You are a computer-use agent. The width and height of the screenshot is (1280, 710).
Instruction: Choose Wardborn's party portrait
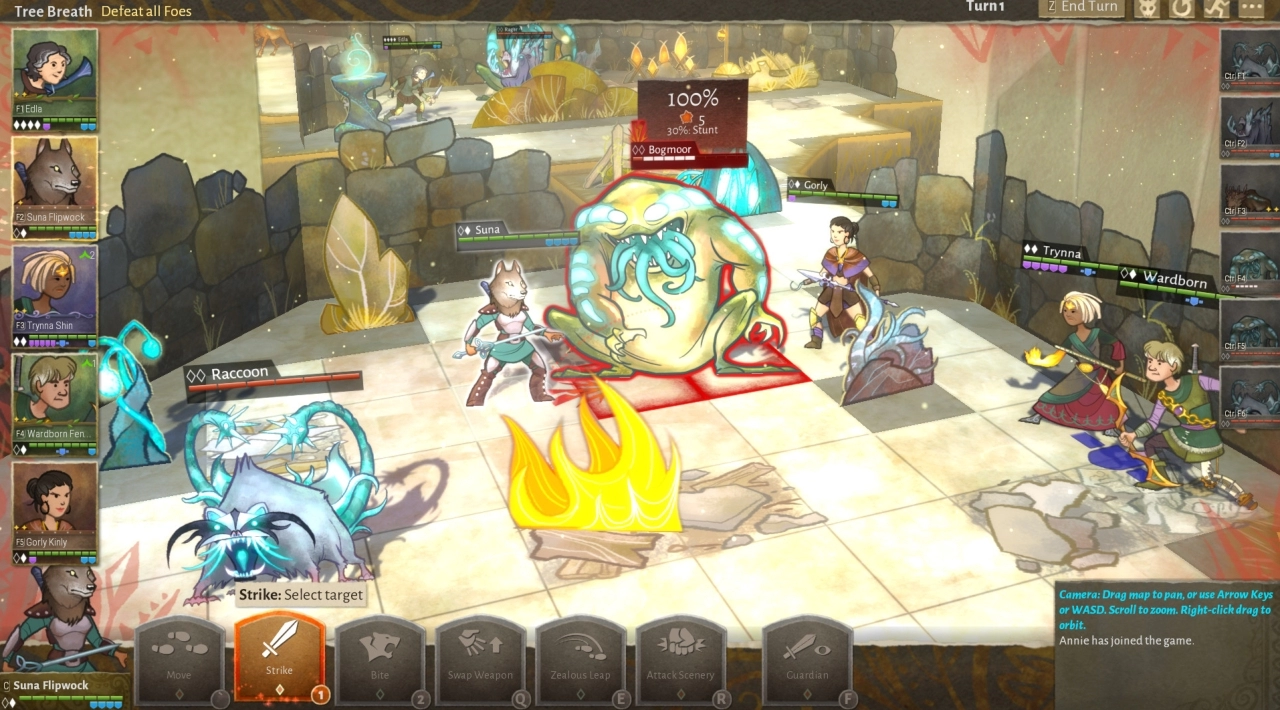[x=55, y=399]
